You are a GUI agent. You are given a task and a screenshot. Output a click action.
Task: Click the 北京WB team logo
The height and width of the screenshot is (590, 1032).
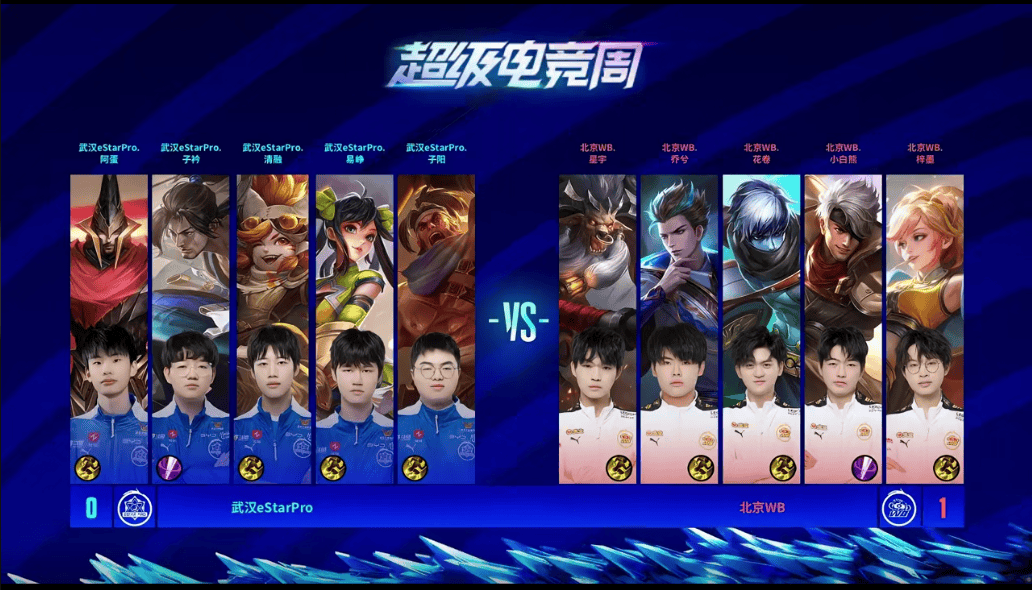tap(898, 508)
